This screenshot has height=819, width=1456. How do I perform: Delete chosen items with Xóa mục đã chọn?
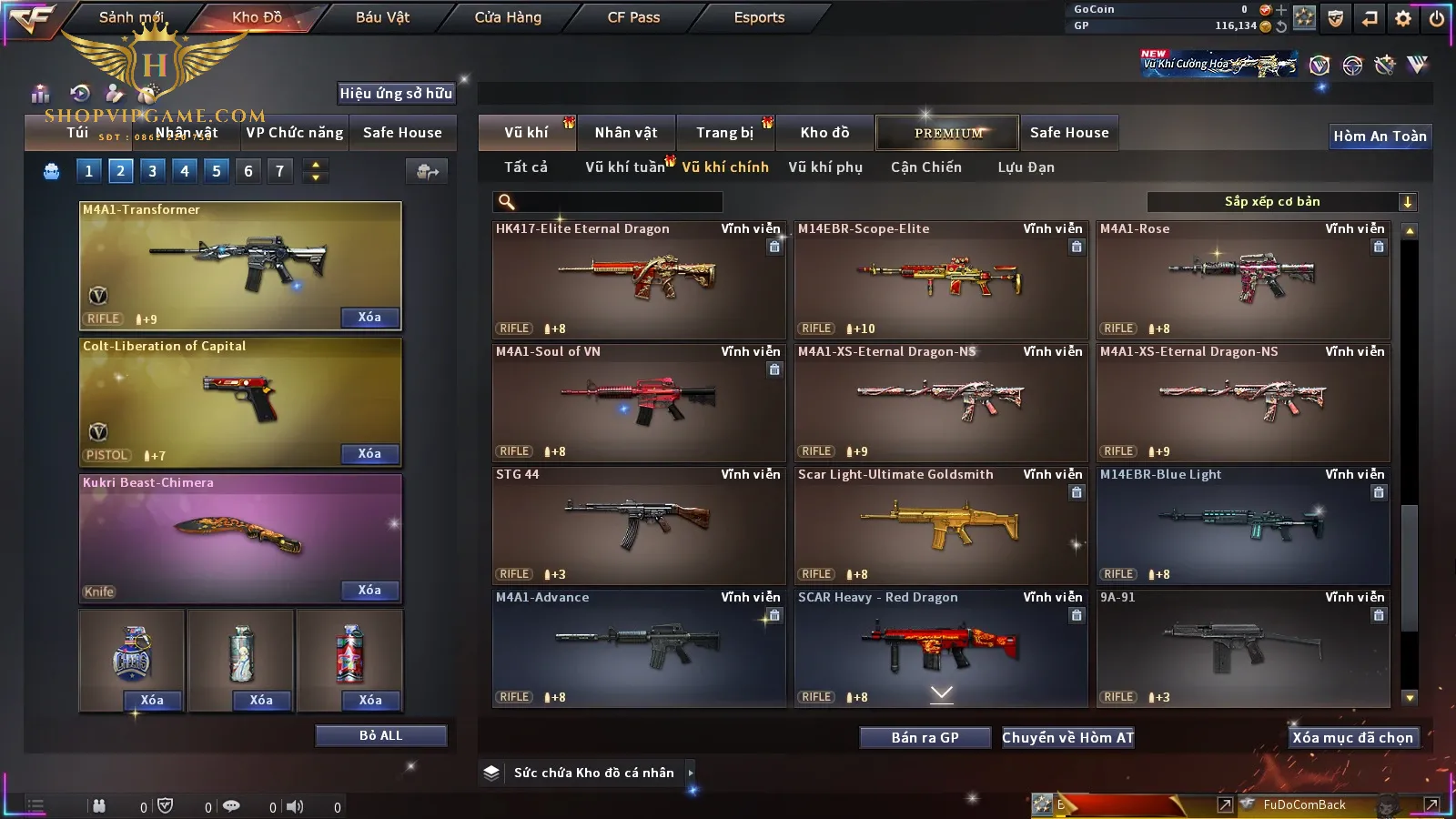tap(1352, 738)
